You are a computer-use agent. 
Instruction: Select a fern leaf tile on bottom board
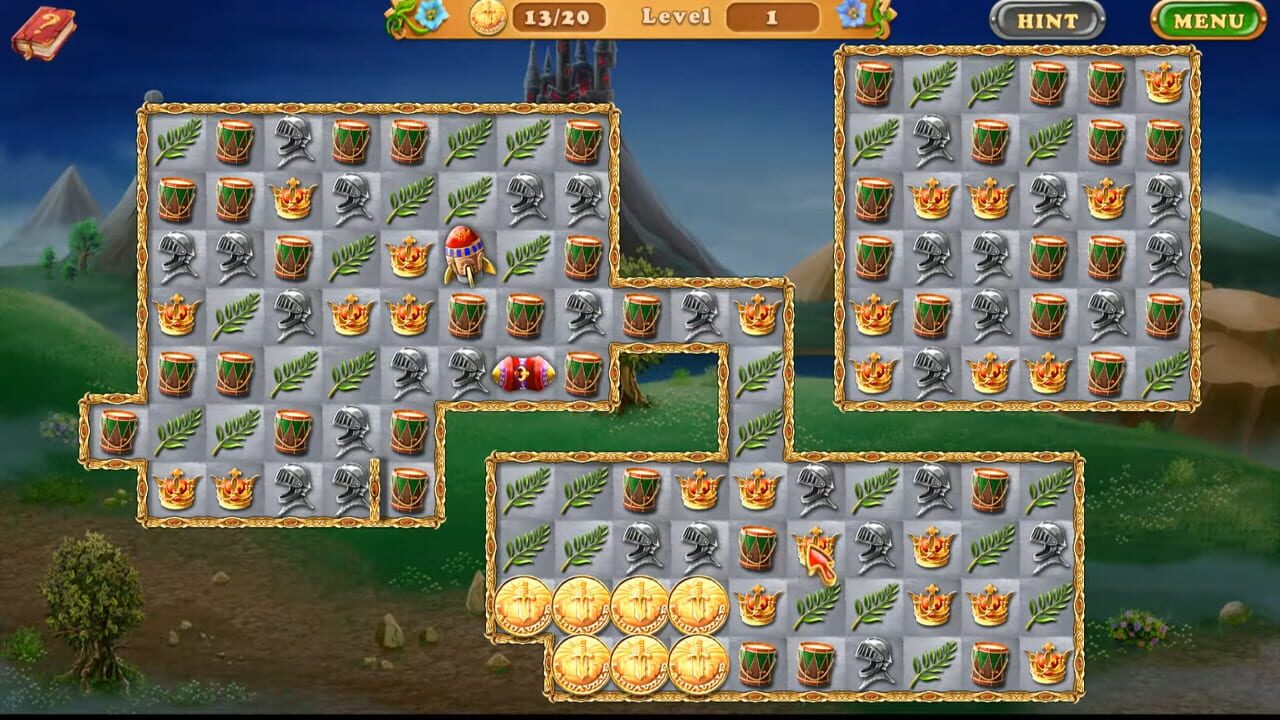coord(525,492)
